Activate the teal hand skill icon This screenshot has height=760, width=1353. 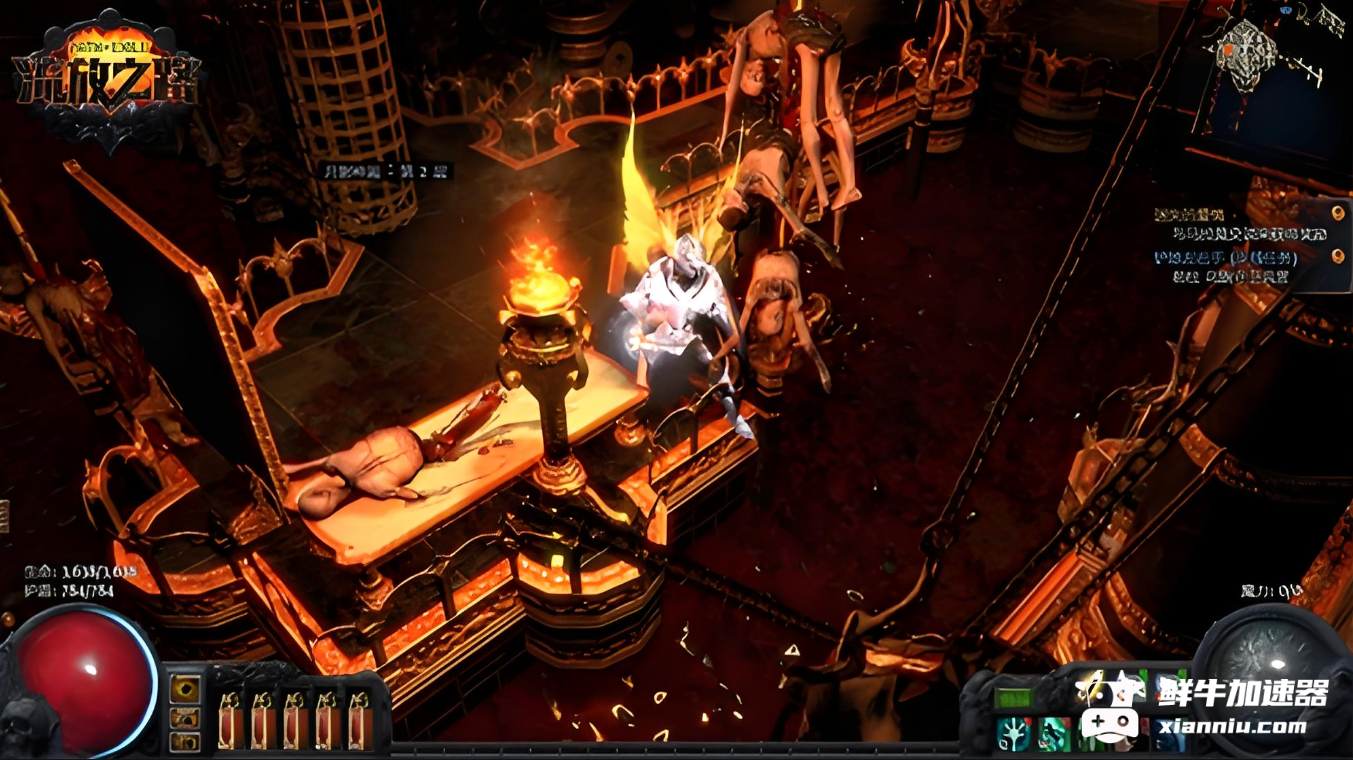1014,733
